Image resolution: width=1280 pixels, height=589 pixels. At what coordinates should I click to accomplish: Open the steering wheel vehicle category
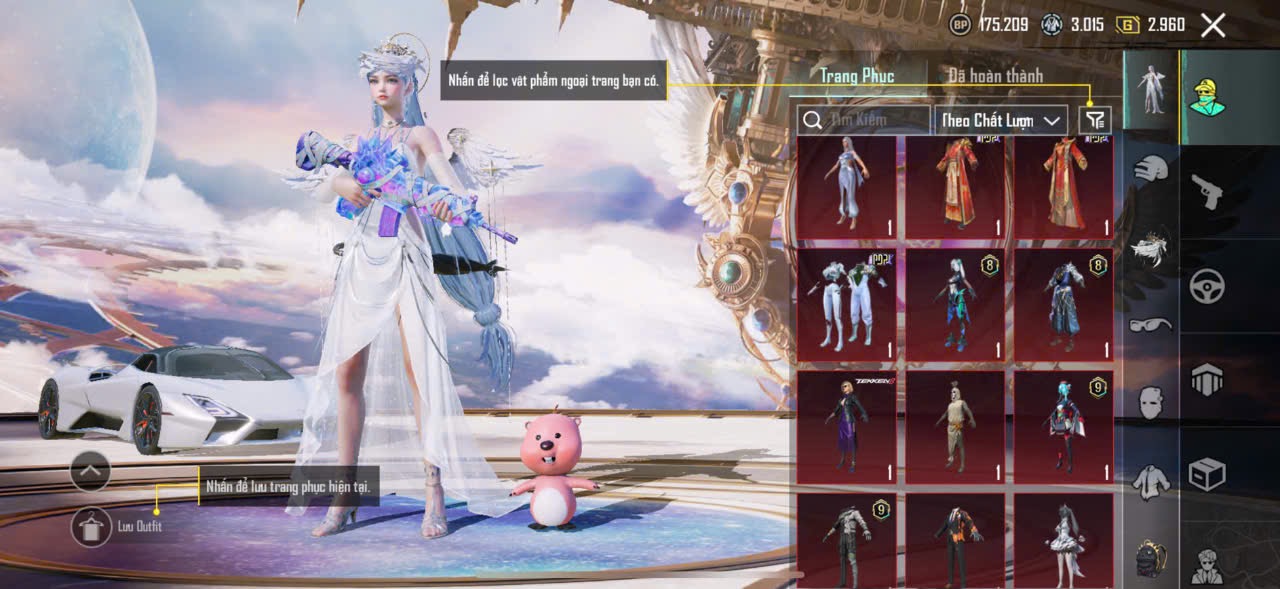pos(1207,286)
